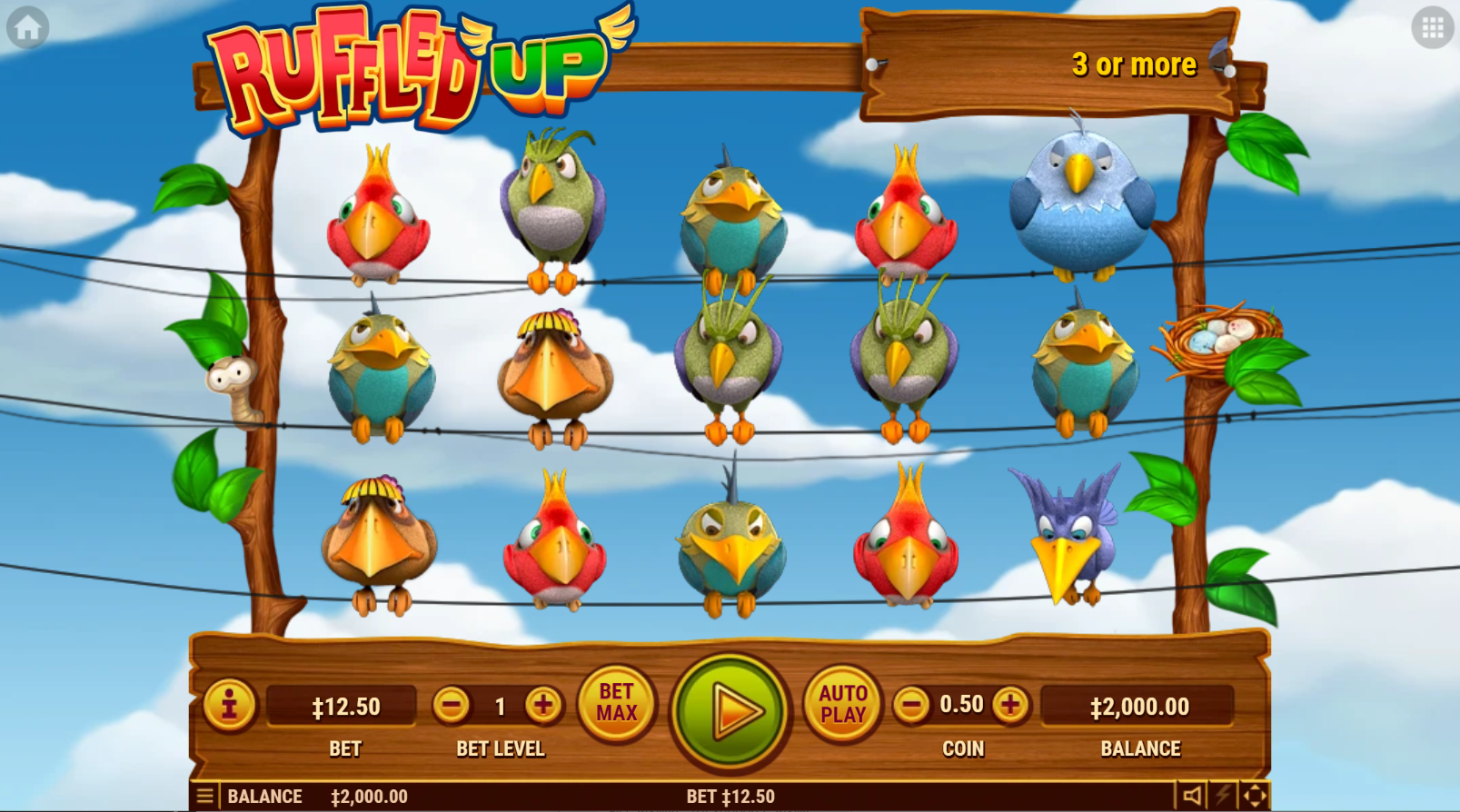
Task: Toggle the sound speaker icon
Action: [x=1192, y=797]
